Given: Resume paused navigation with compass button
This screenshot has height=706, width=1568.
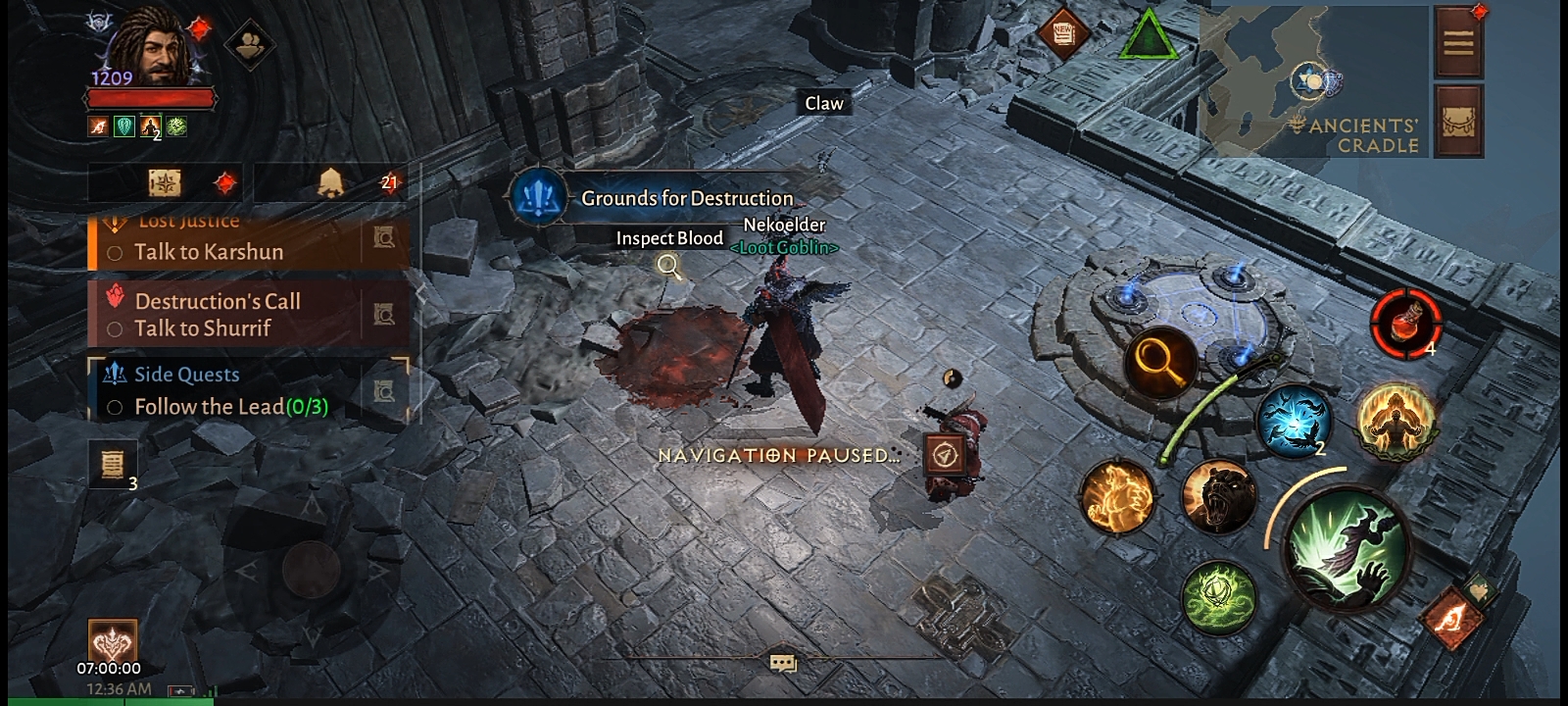Looking at the screenshot, I should pos(945,455).
